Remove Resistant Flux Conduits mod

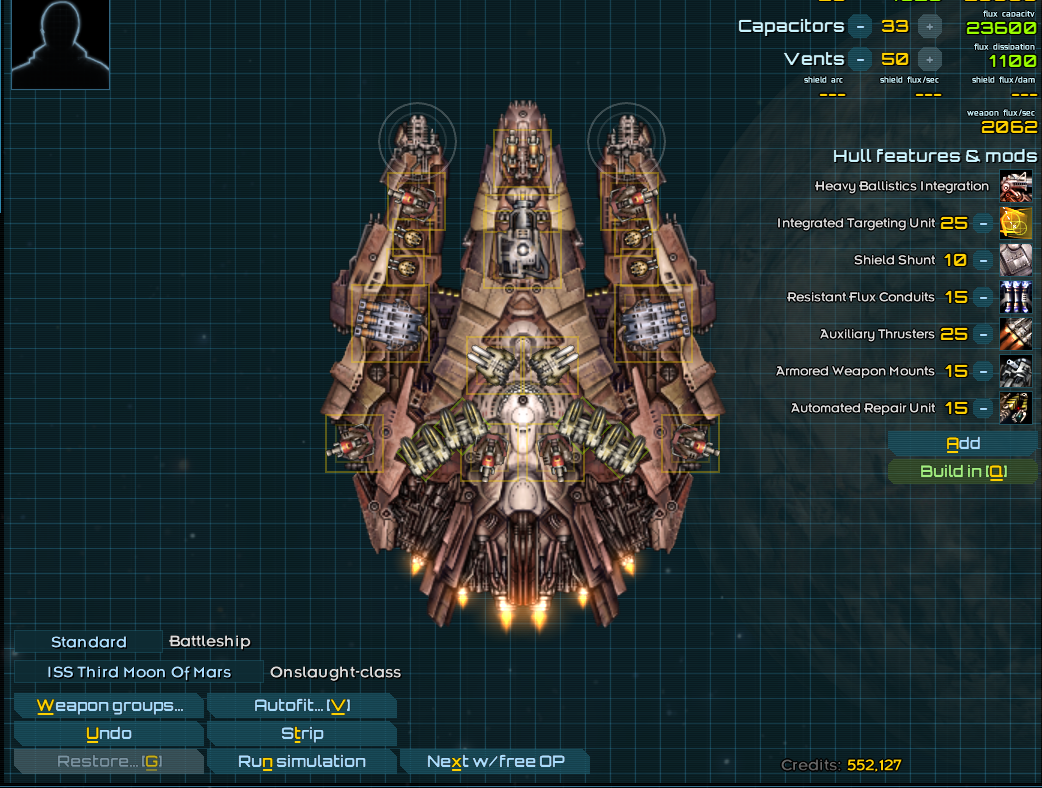[x=984, y=297]
